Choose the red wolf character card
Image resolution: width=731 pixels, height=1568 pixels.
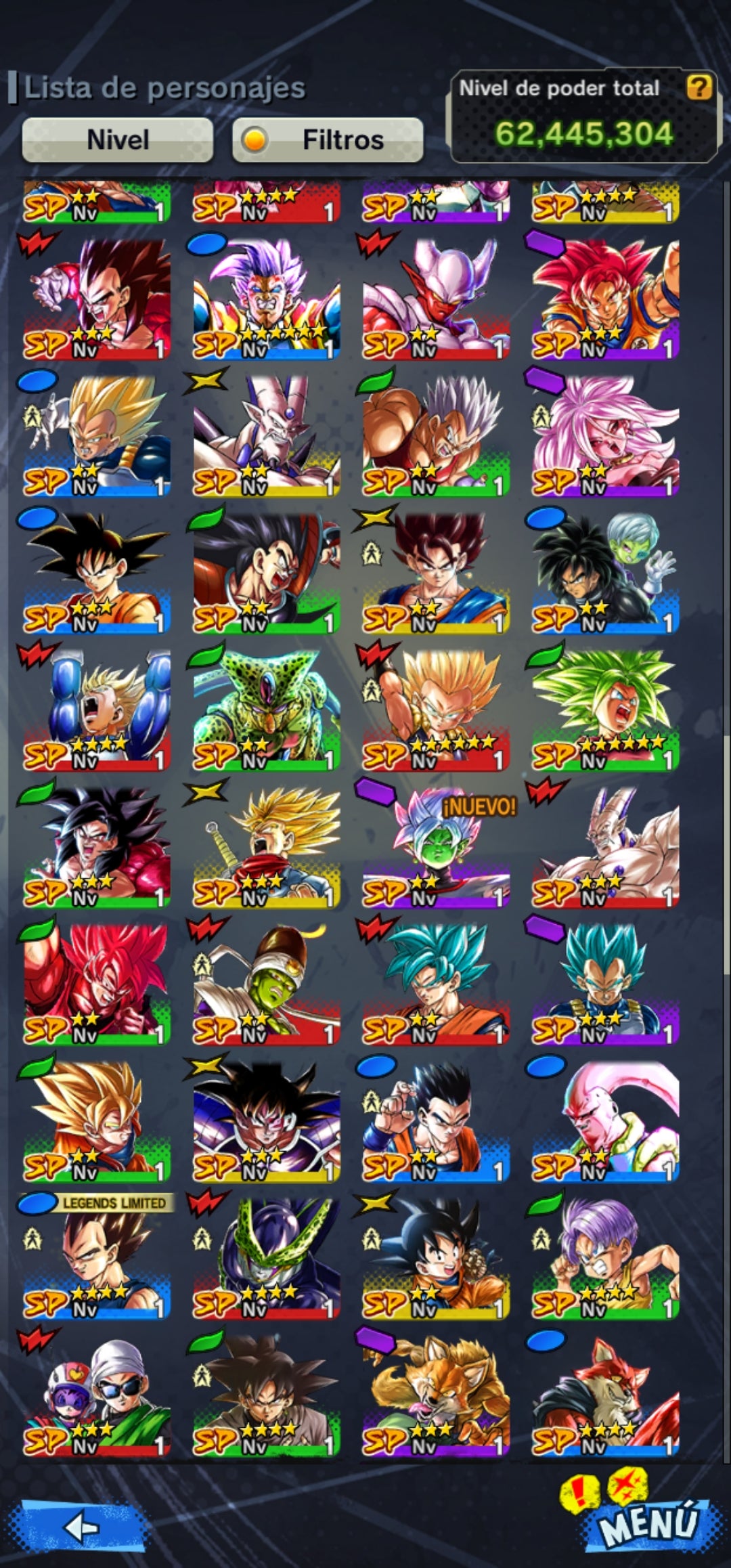(x=605, y=1395)
